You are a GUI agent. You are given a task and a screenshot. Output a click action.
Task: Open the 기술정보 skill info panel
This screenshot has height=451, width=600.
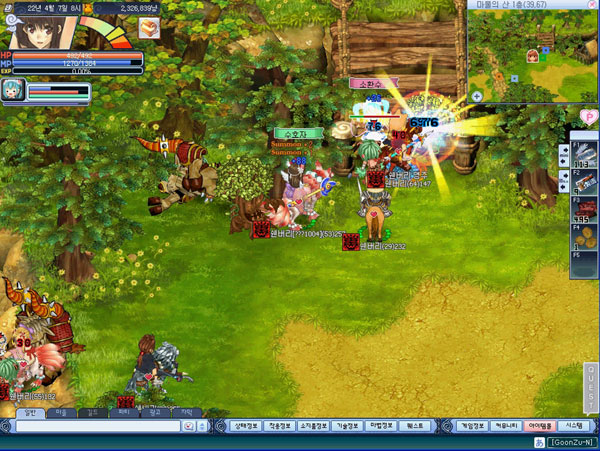pyautogui.click(x=346, y=425)
